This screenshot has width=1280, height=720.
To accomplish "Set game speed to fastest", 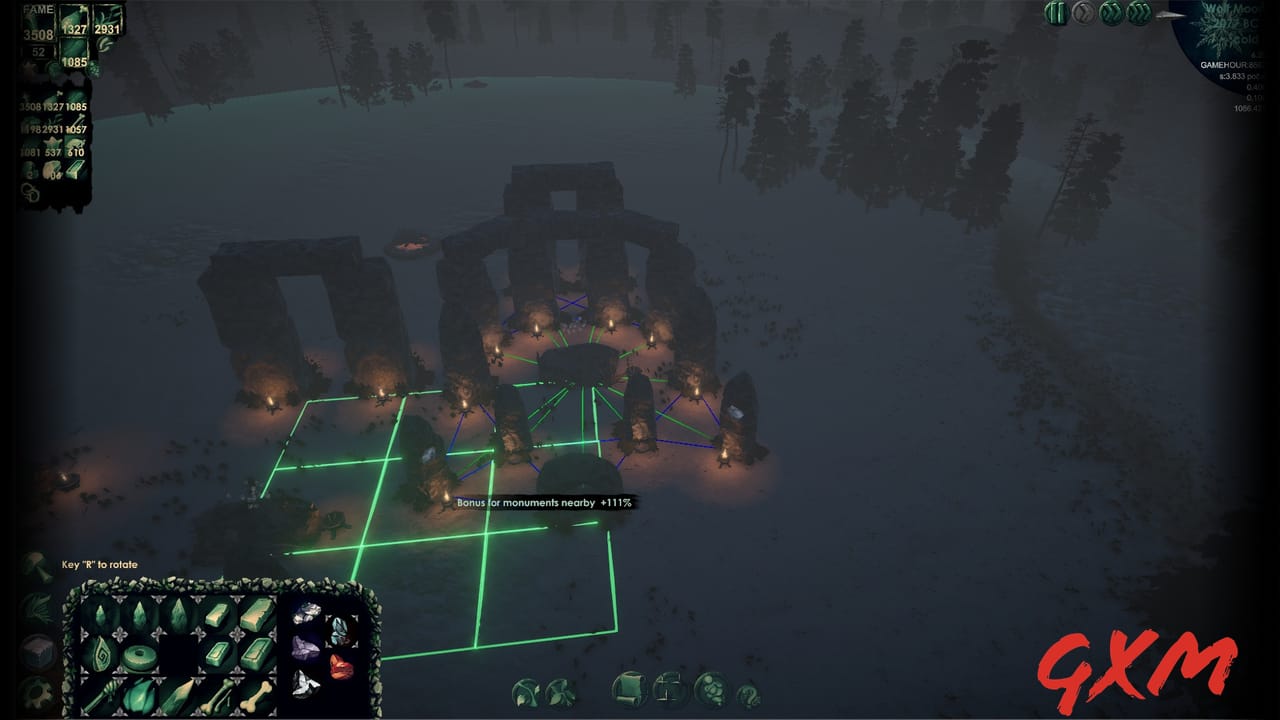I will pos(1138,16).
